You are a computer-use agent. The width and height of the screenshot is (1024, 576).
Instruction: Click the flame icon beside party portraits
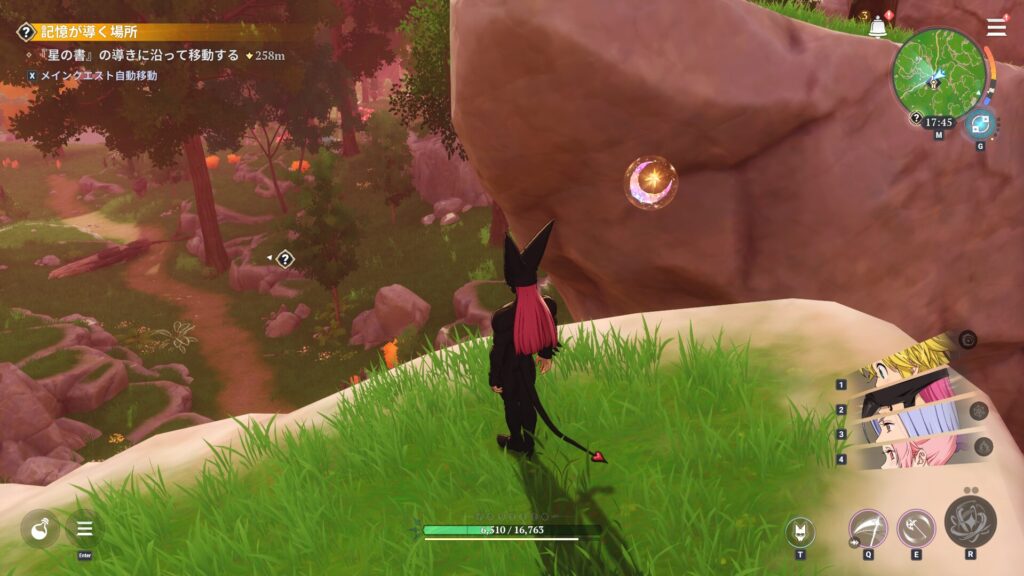[982, 447]
